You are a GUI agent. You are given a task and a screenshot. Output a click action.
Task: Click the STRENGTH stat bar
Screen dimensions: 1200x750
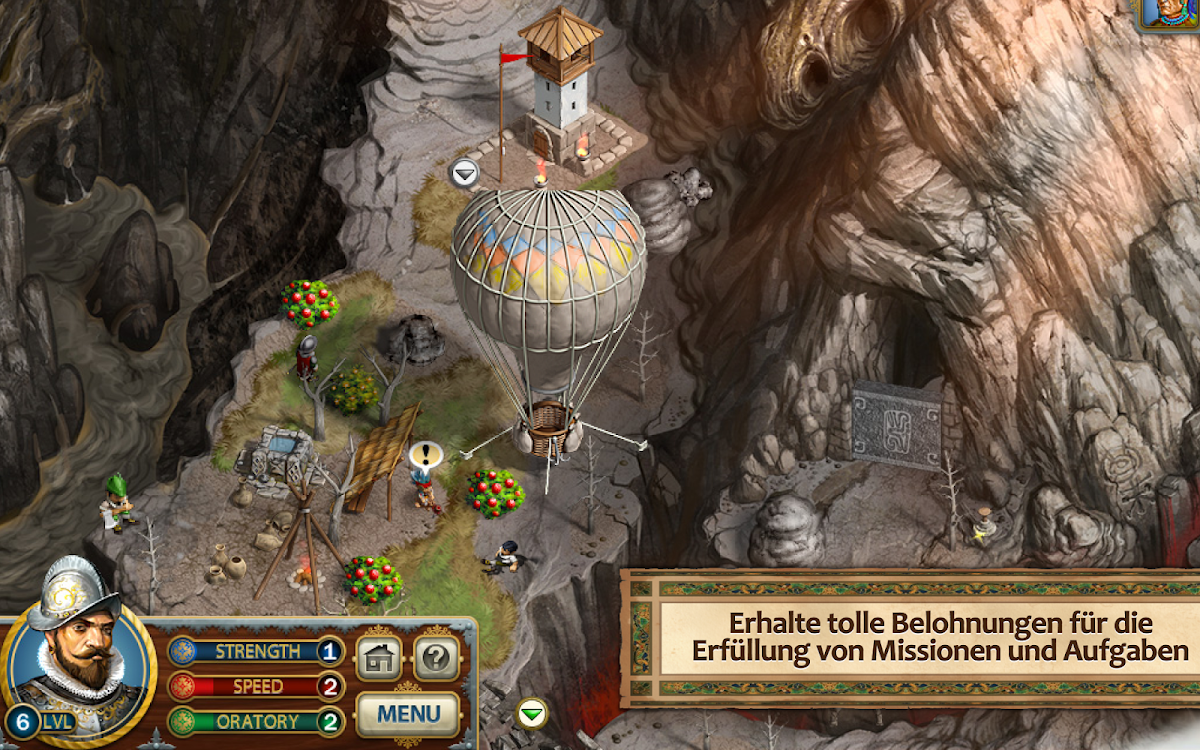click(x=255, y=652)
